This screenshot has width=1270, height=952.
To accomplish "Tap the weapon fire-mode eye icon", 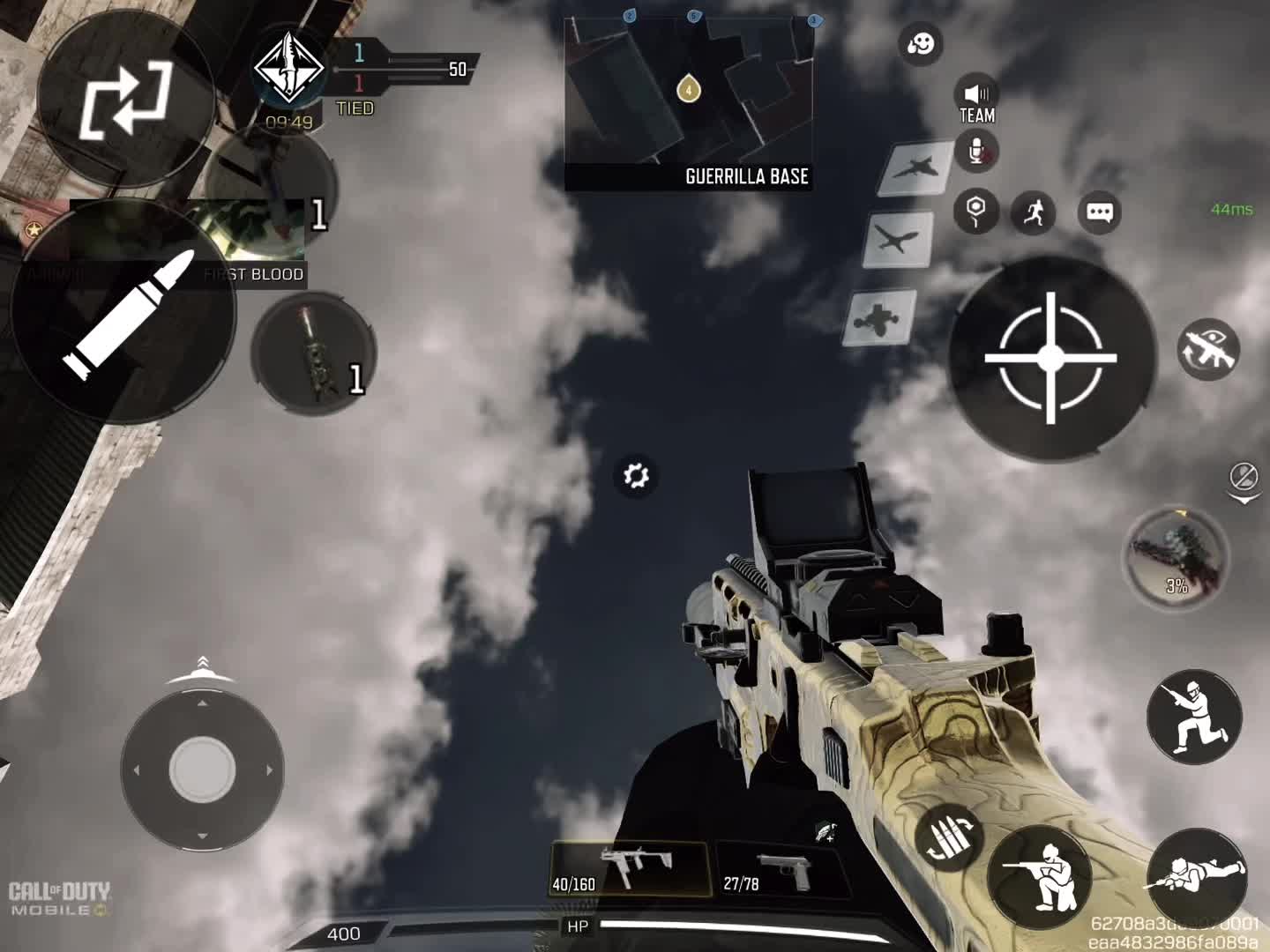I will [1208, 349].
